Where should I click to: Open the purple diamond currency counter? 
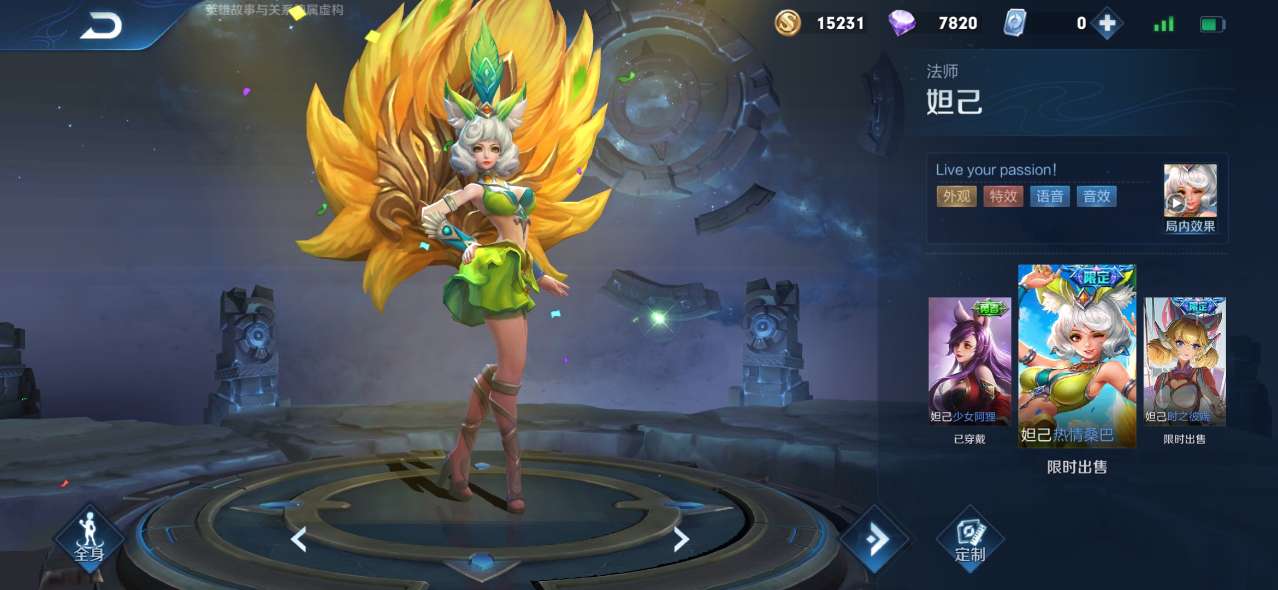click(x=934, y=23)
